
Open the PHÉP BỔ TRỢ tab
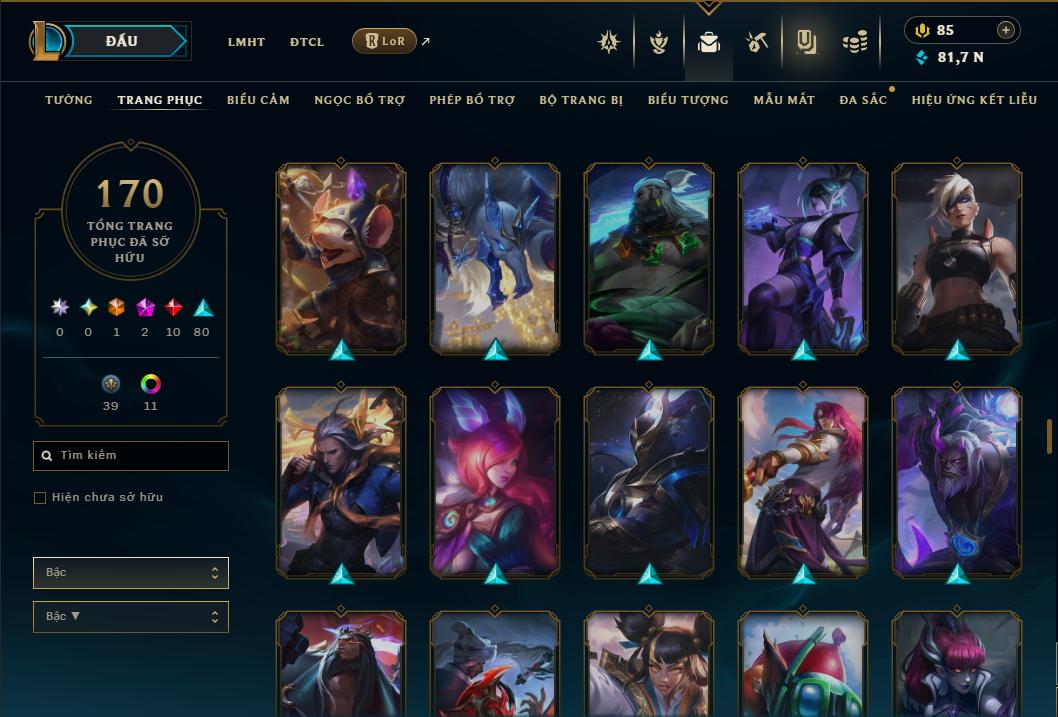tap(472, 100)
